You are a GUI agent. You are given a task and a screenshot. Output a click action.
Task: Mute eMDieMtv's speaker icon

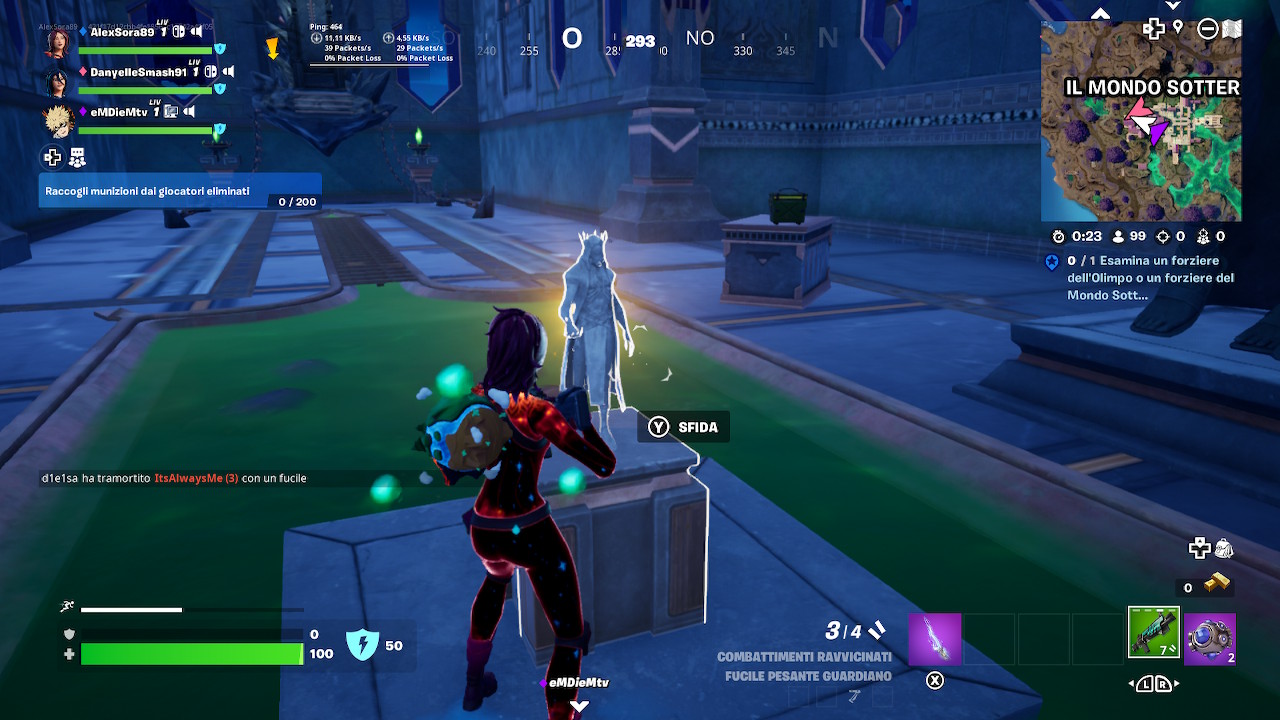point(189,112)
